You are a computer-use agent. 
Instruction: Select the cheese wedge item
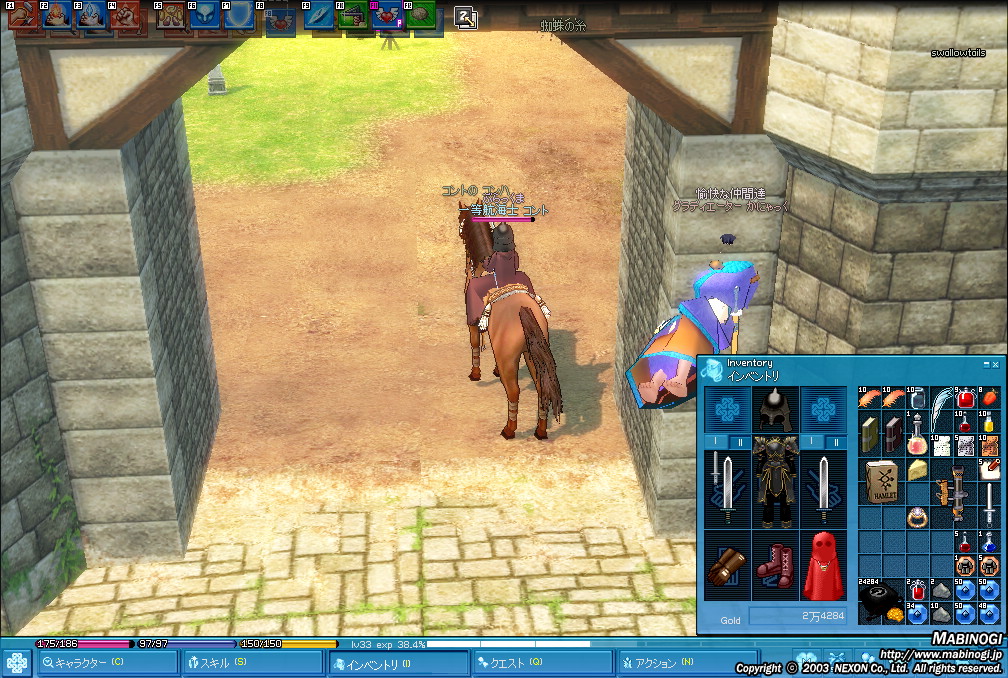918,470
